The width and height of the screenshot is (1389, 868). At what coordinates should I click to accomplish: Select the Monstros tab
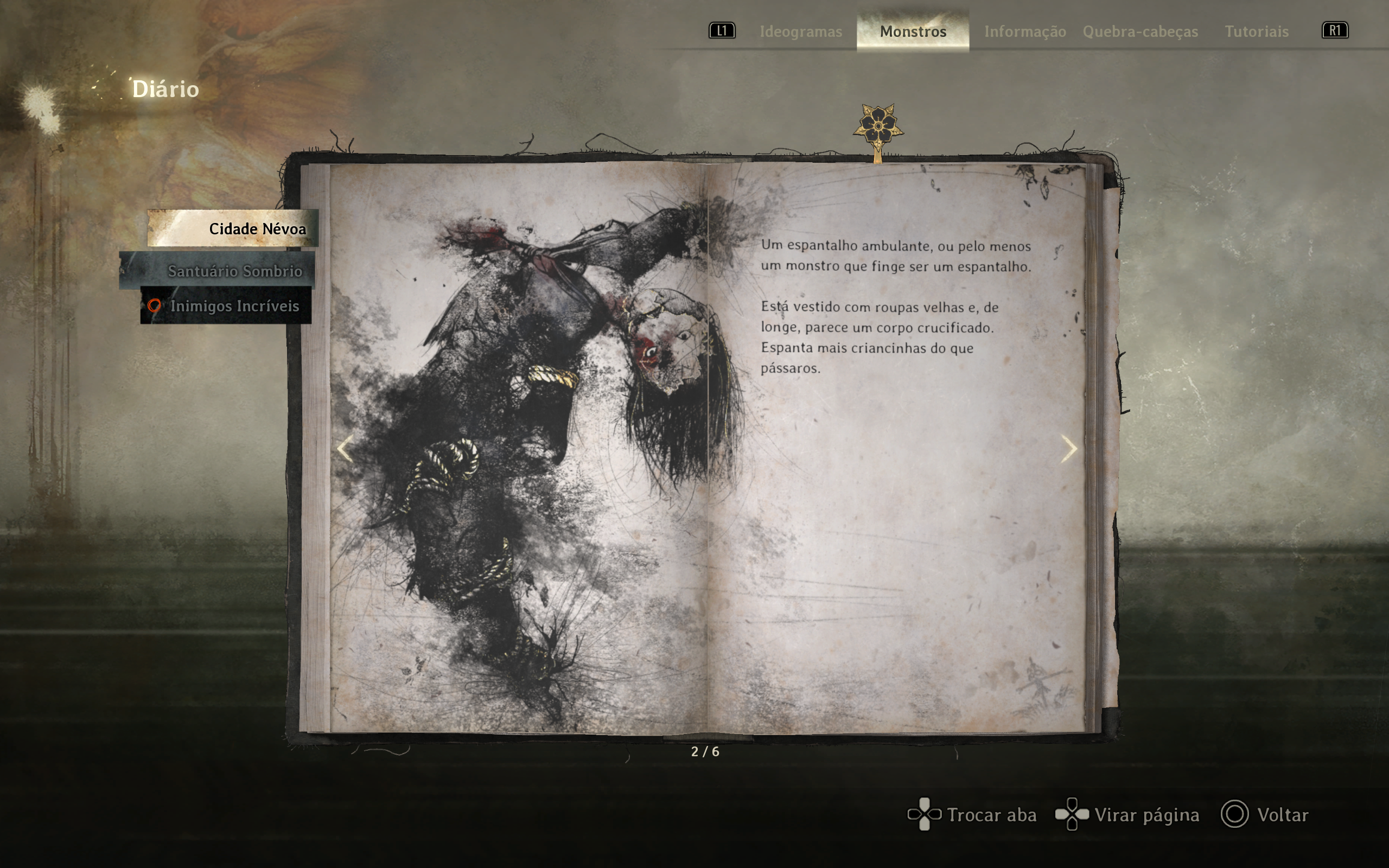[913, 31]
